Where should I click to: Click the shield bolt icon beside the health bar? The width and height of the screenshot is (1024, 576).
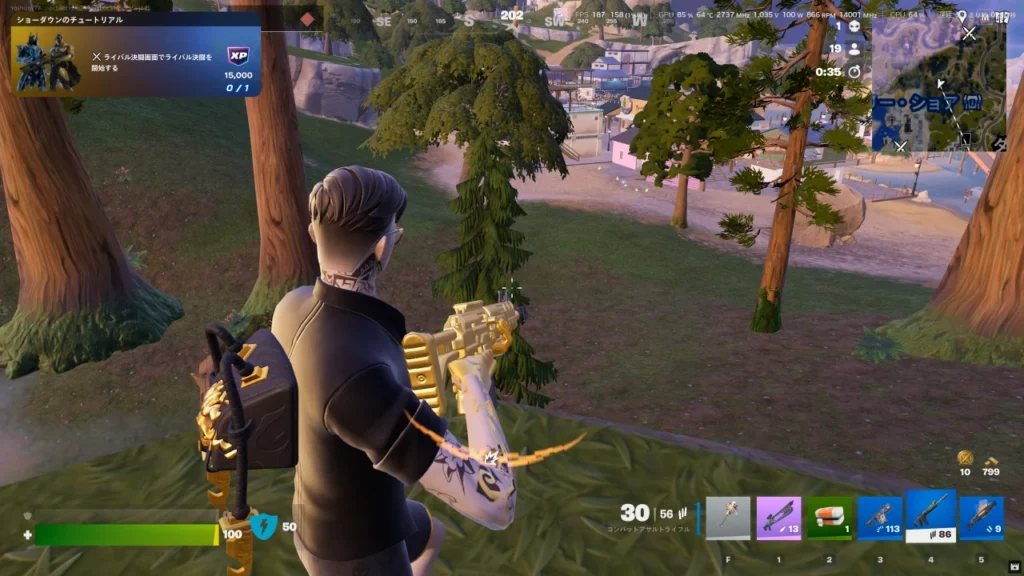[263, 526]
